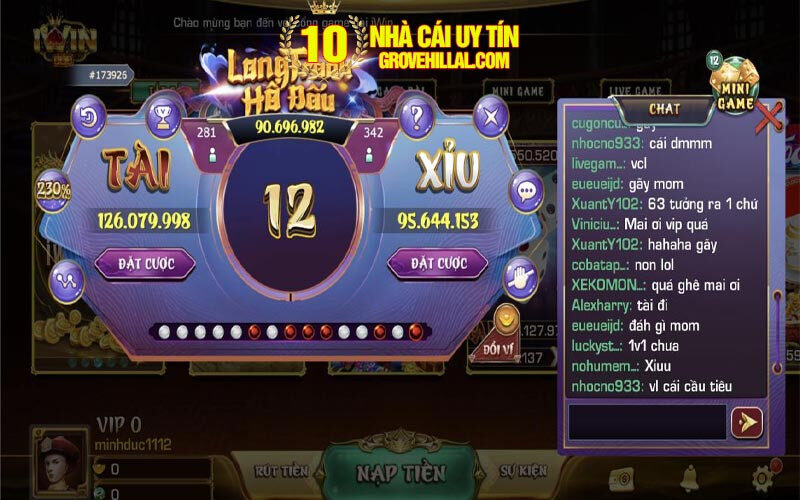
Task: Close the chat panel with red X
Action: pyautogui.click(x=768, y=117)
